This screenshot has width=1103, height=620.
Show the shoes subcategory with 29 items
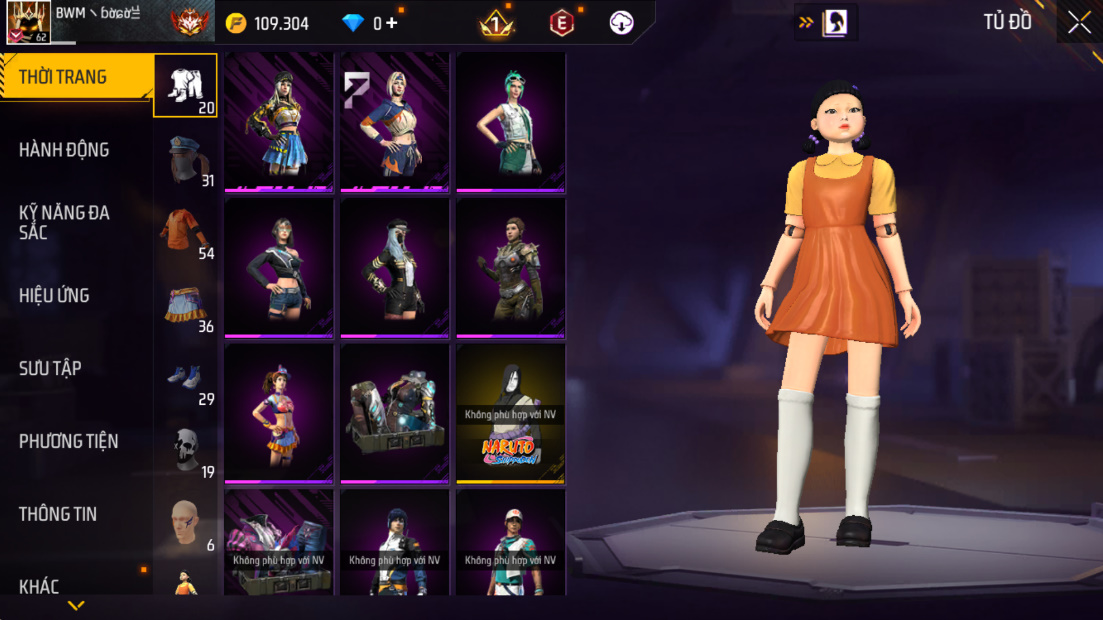pyautogui.click(x=185, y=379)
